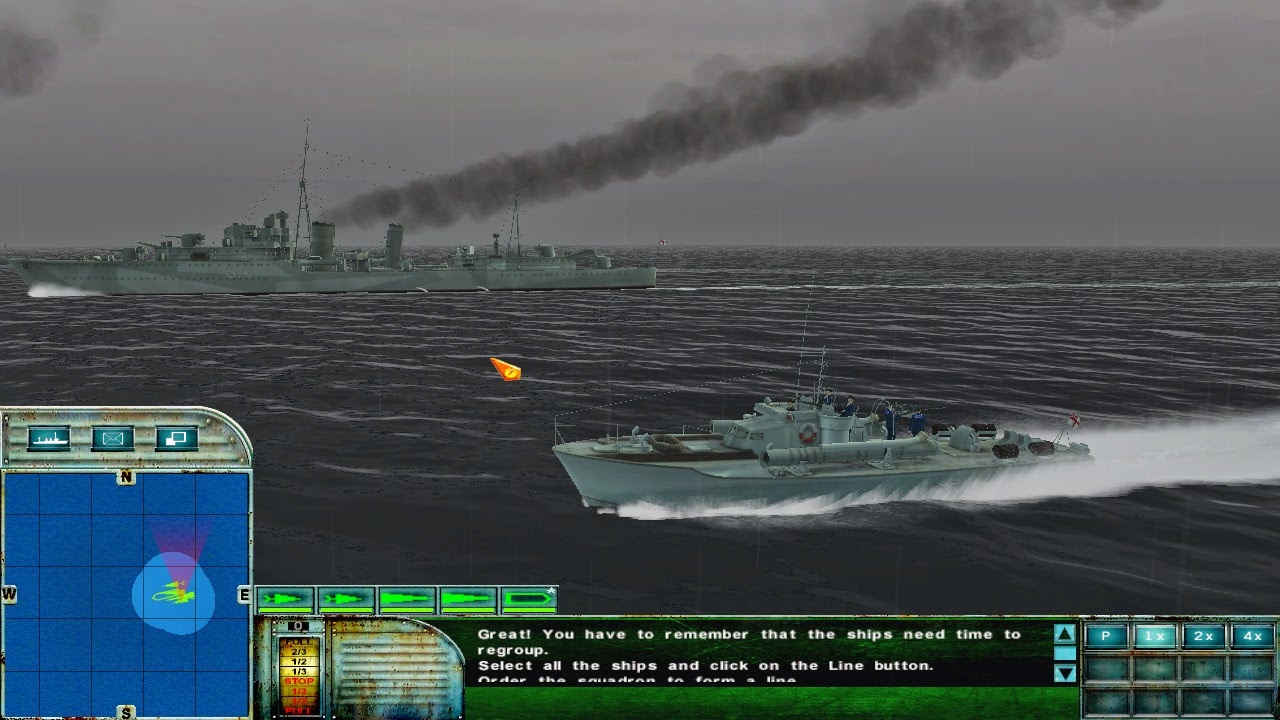Viewport: 1280px width, 720px height.
Task: Return to normal speed with the 1x button
Action: pyautogui.click(x=1155, y=635)
